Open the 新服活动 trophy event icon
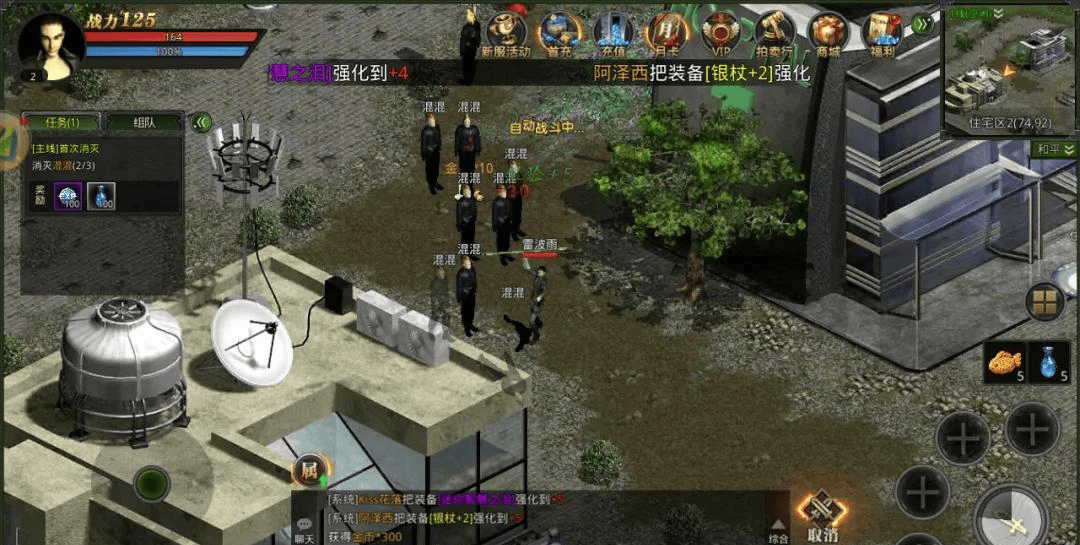The width and height of the screenshot is (1080, 545). (x=506, y=32)
